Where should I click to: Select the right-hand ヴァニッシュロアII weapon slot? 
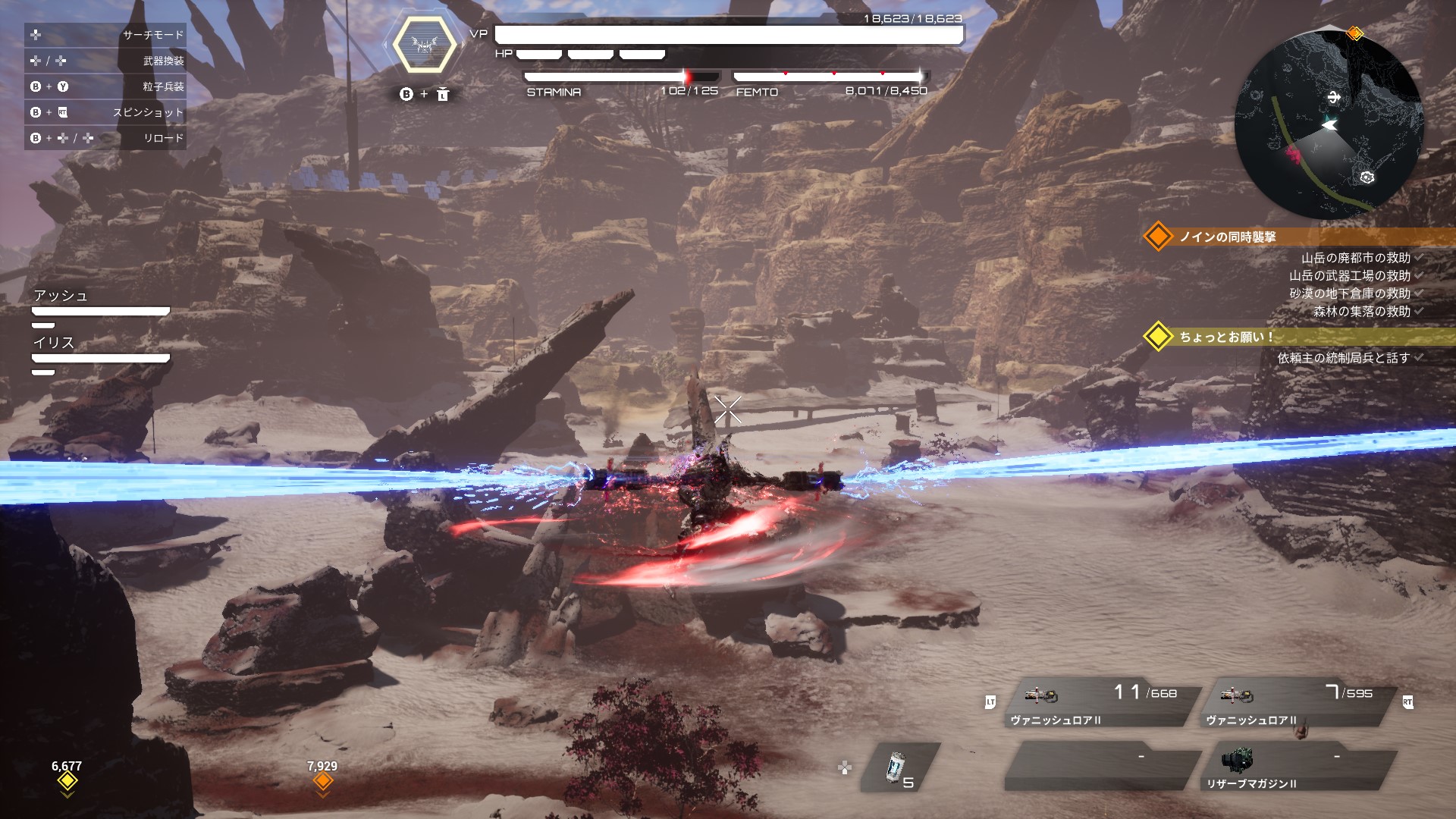click(1298, 704)
